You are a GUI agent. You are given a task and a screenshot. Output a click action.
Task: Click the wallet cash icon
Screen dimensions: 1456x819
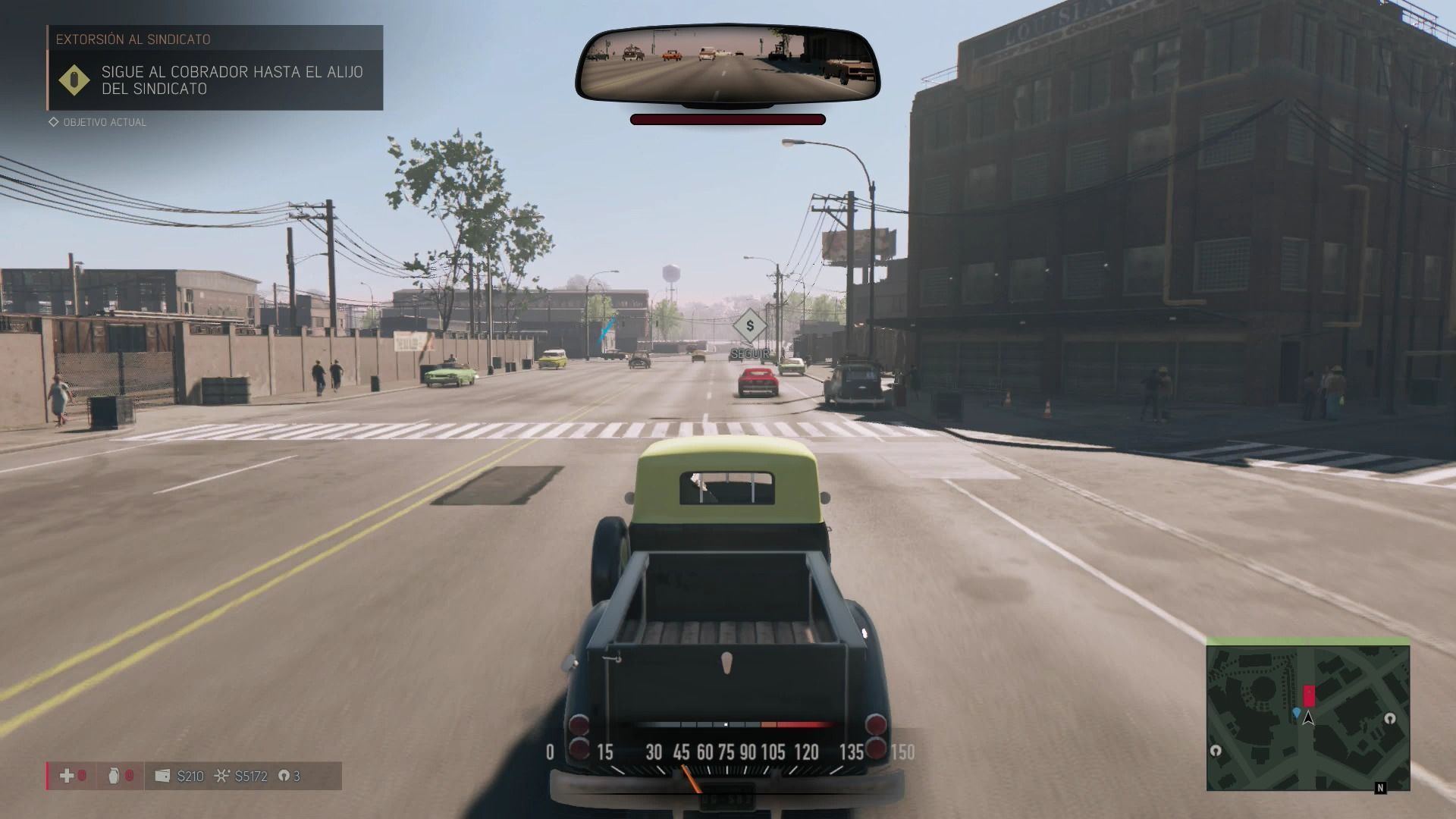(x=162, y=776)
